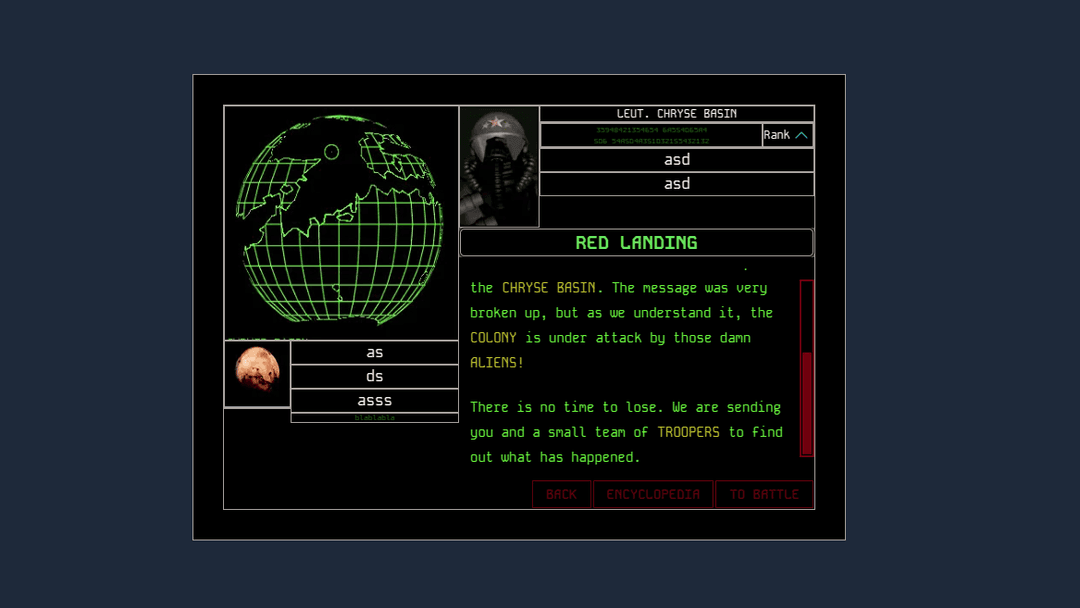Choose the red planet thumbnail
This screenshot has height=608, width=1080.
click(257, 373)
